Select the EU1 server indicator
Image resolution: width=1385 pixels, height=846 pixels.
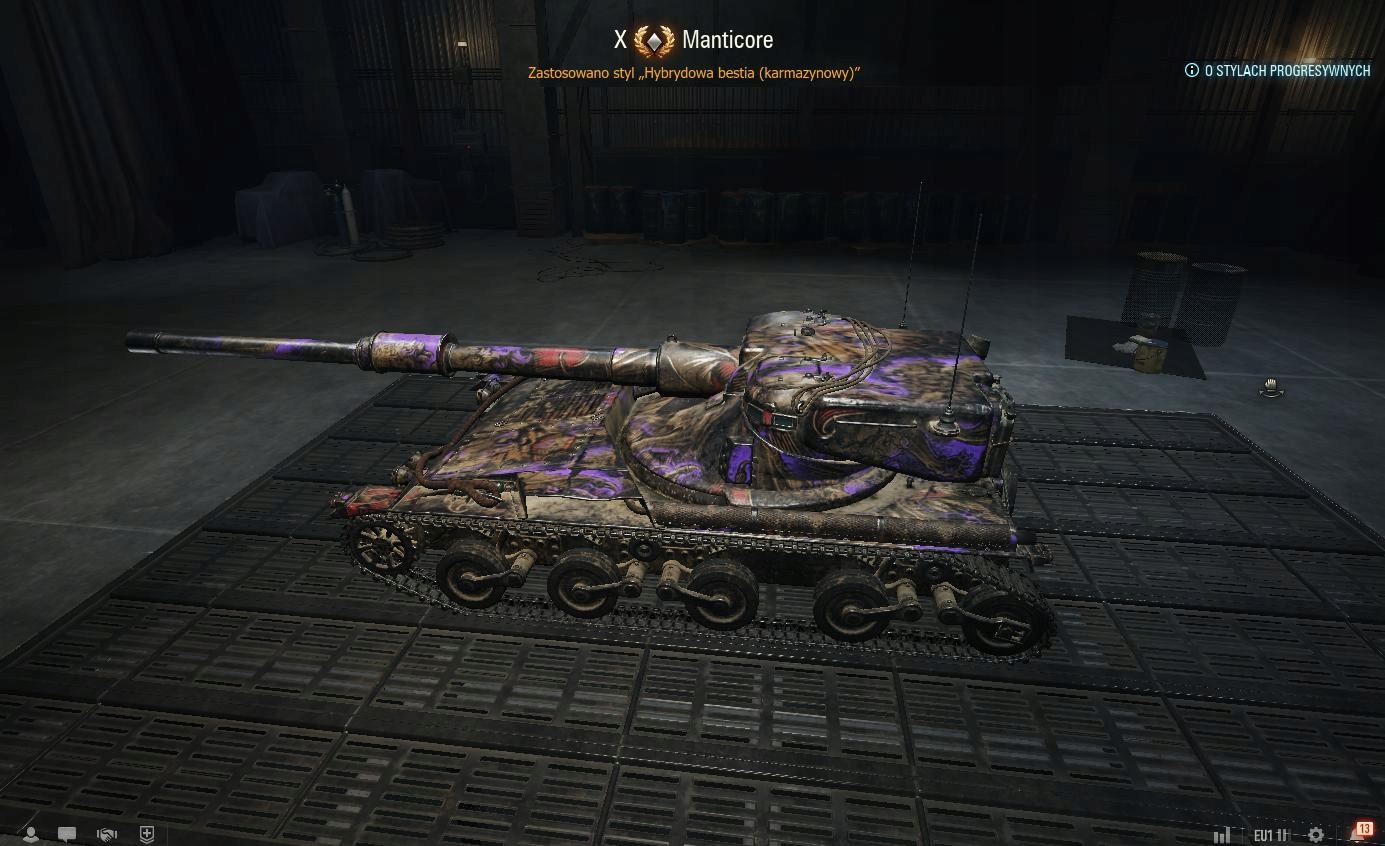pyautogui.click(x=1270, y=834)
